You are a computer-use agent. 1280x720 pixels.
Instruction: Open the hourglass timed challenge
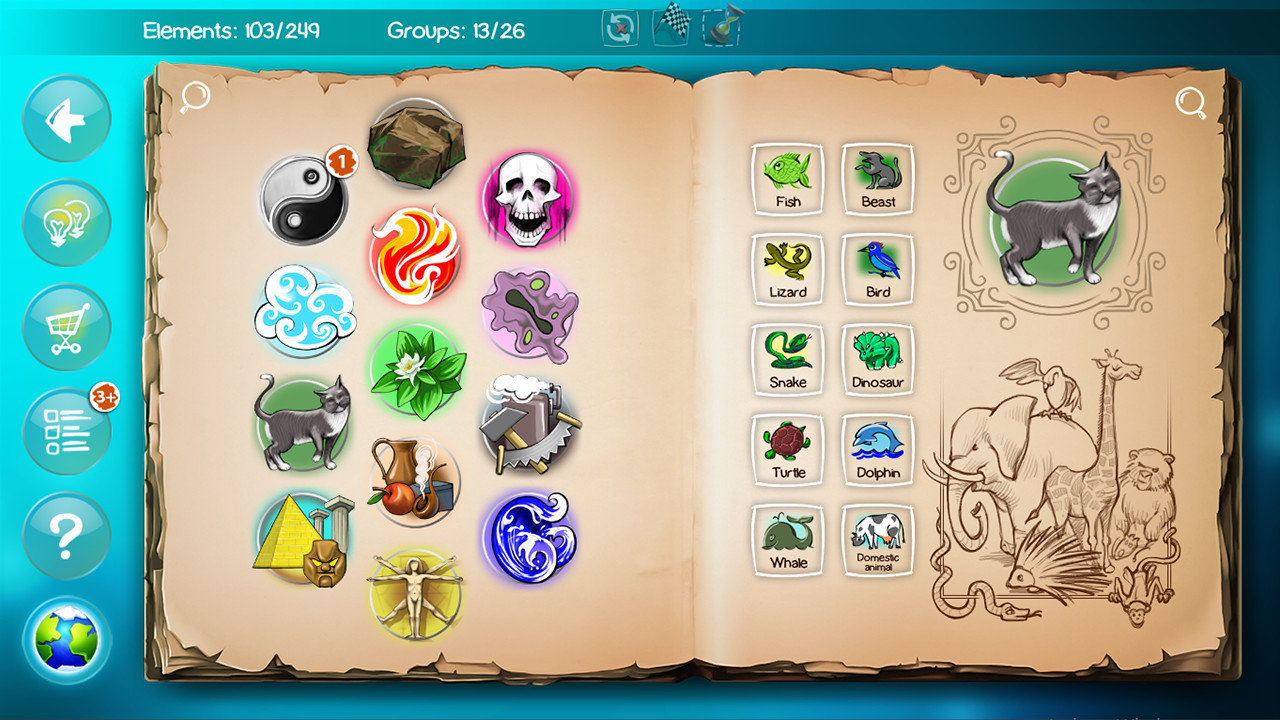pyautogui.click(x=720, y=26)
